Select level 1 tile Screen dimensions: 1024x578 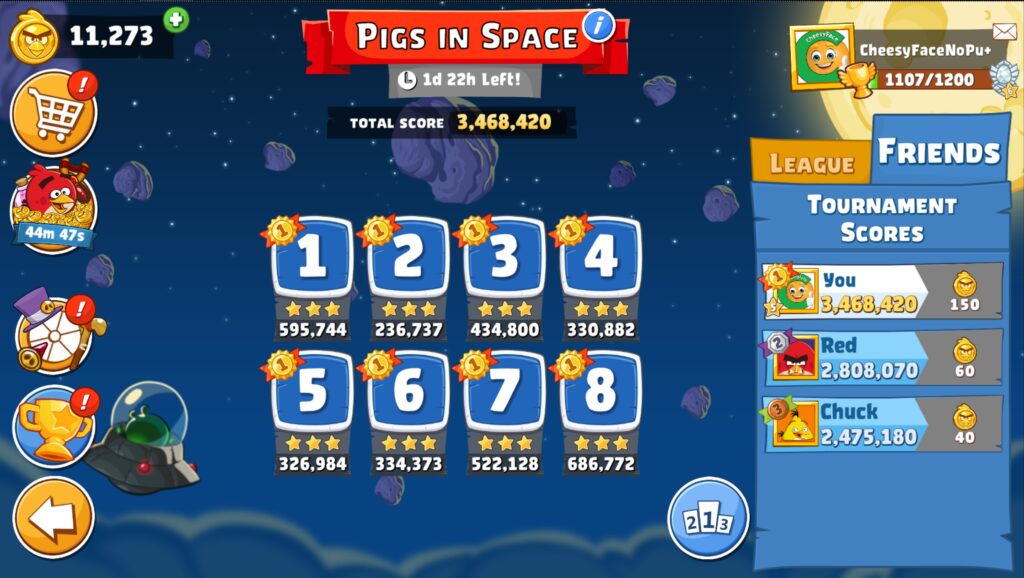pyautogui.click(x=312, y=260)
